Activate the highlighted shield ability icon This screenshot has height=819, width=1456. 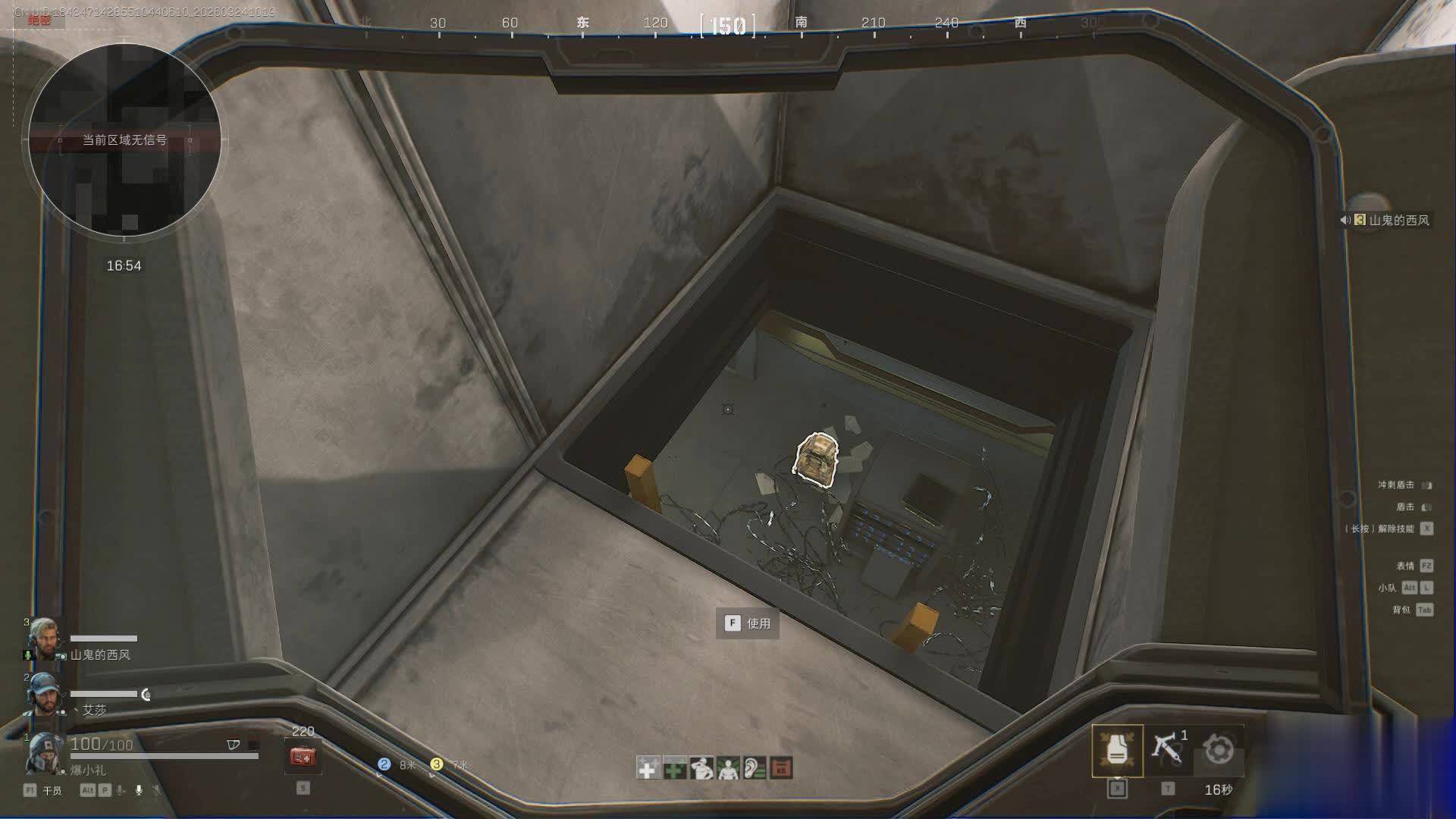tap(1117, 750)
